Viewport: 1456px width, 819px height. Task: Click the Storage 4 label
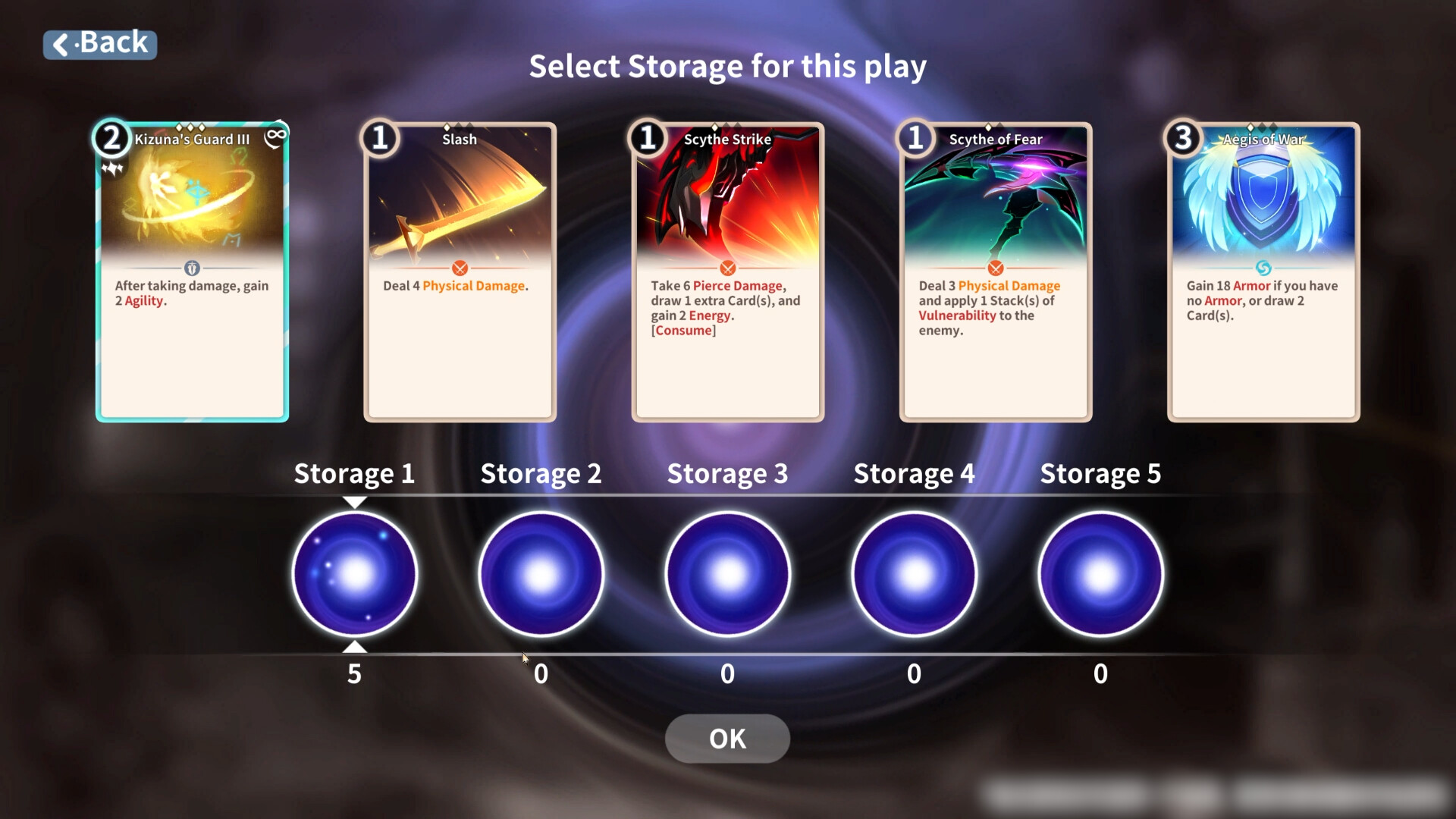914,473
